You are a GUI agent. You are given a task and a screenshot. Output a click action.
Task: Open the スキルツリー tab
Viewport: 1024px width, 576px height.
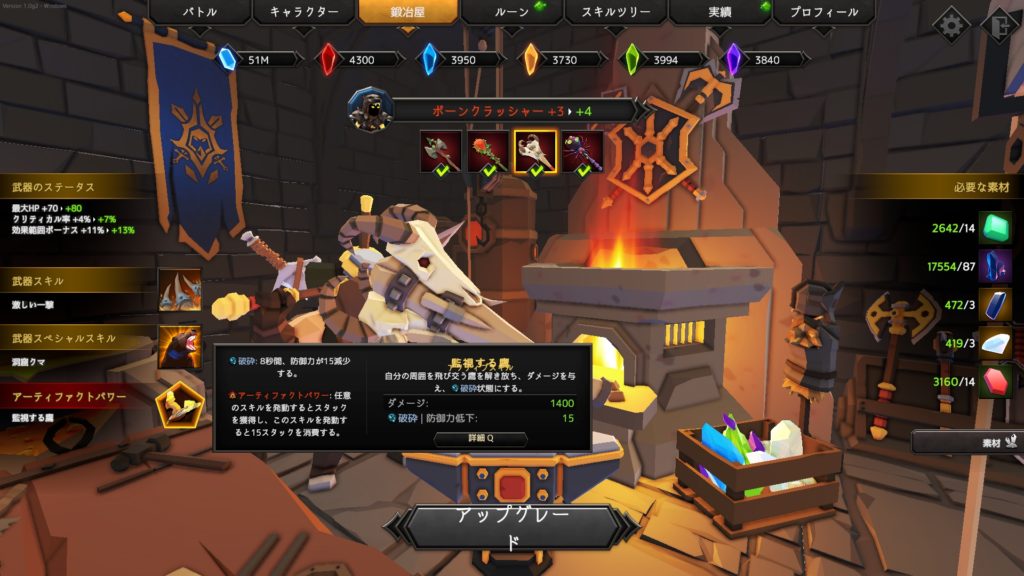(615, 13)
